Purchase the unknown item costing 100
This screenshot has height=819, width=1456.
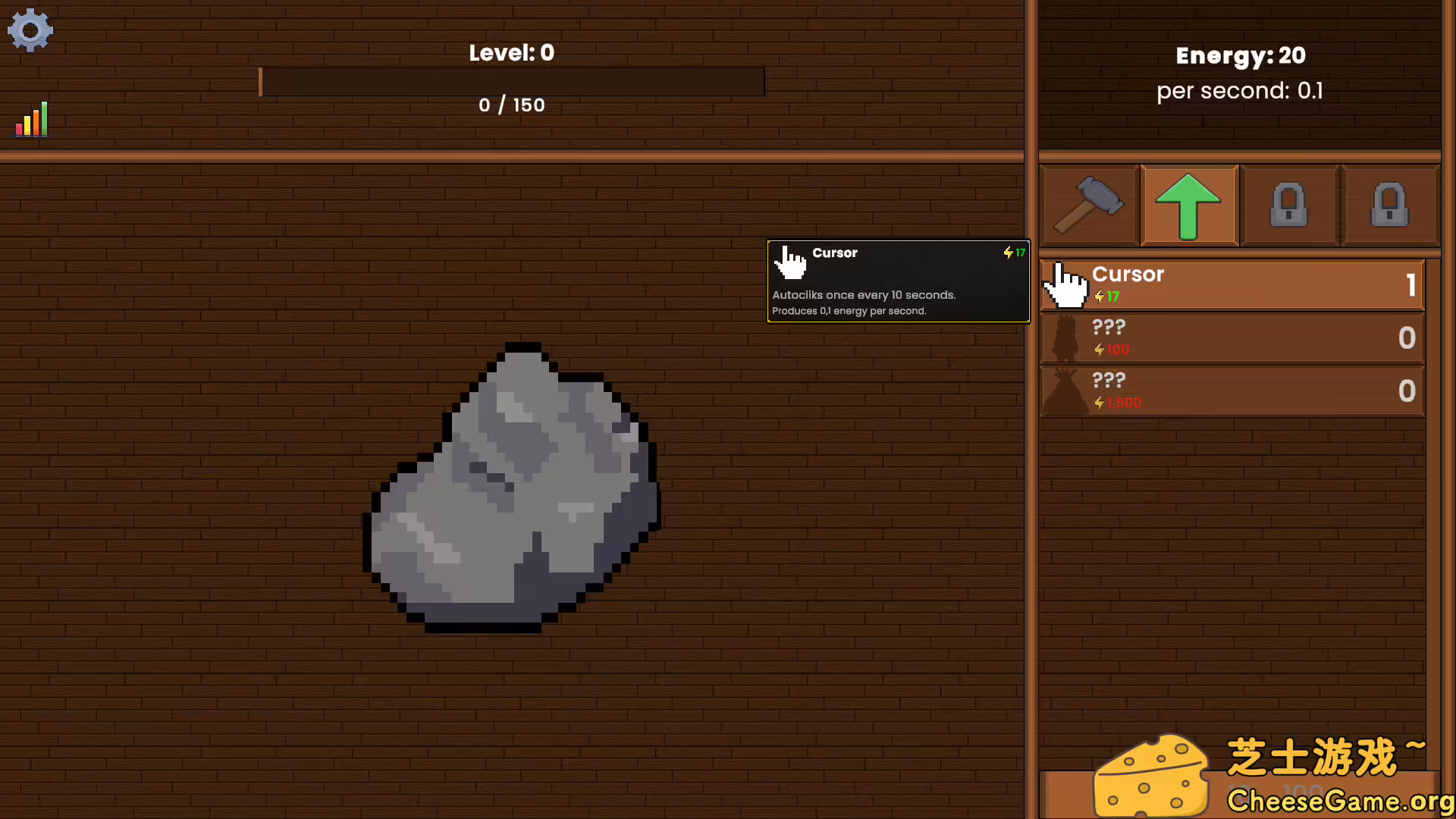(1232, 338)
